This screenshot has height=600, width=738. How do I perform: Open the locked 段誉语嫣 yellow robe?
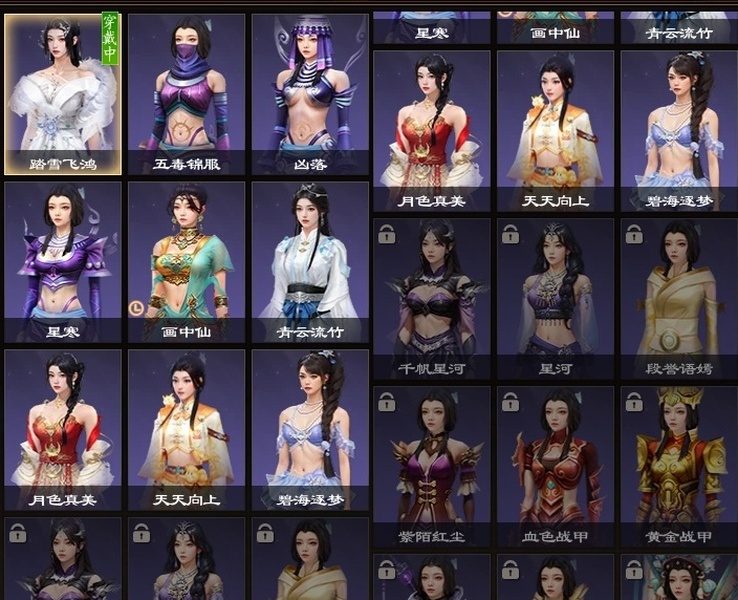(679, 298)
